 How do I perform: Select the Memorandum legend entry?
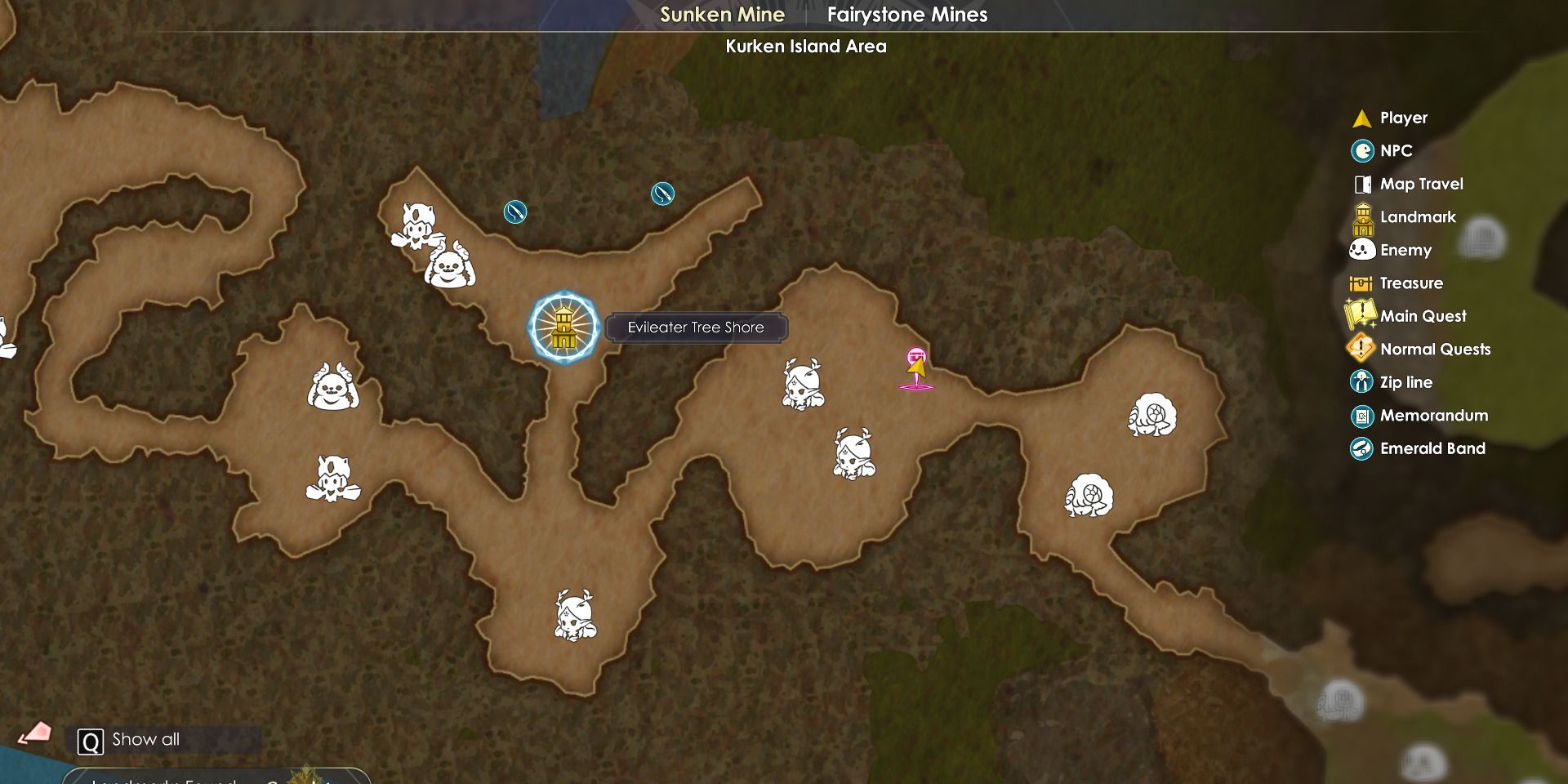tap(1433, 416)
